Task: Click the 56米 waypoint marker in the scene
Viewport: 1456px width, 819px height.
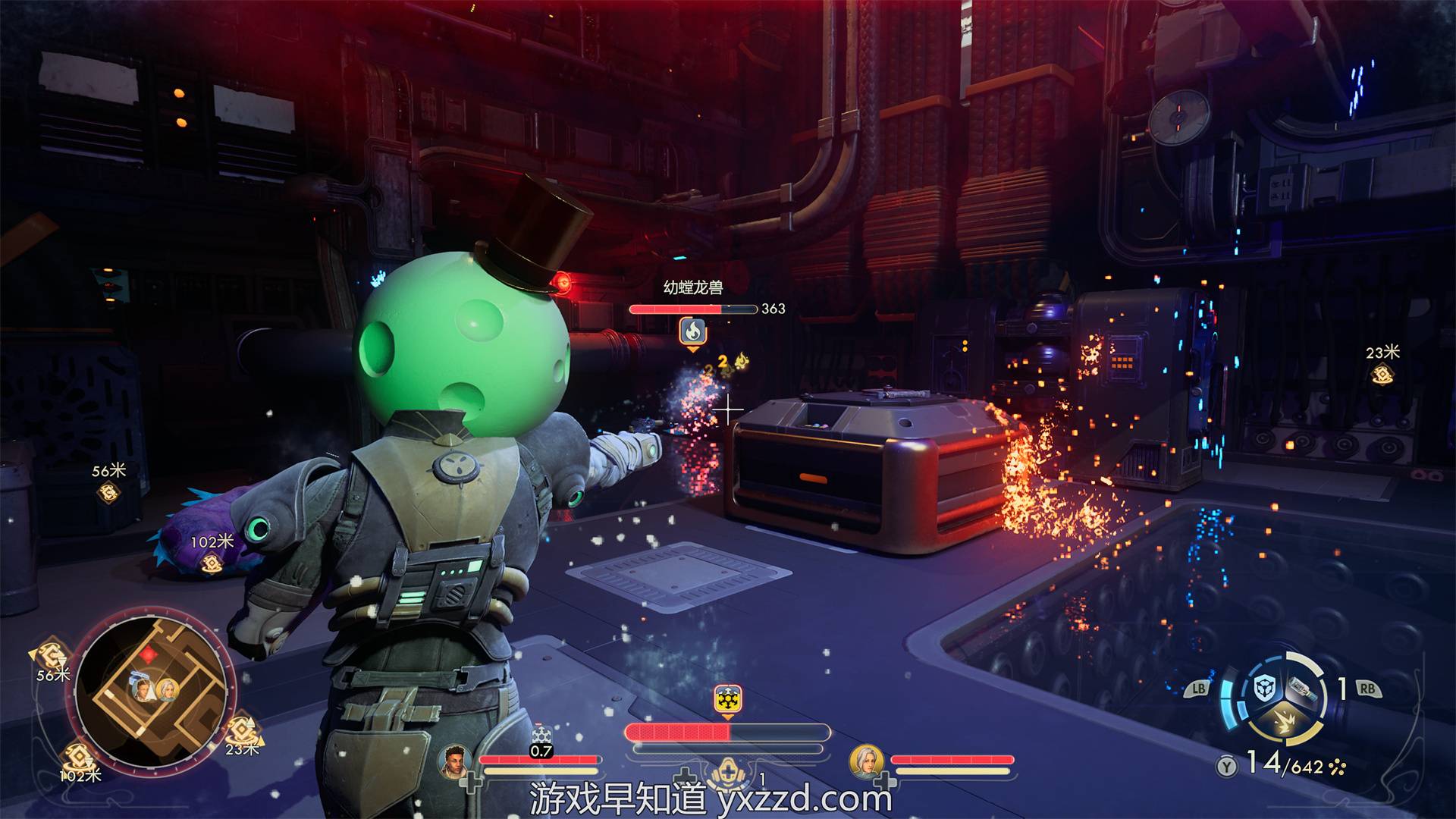Action: (x=110, y=492)
